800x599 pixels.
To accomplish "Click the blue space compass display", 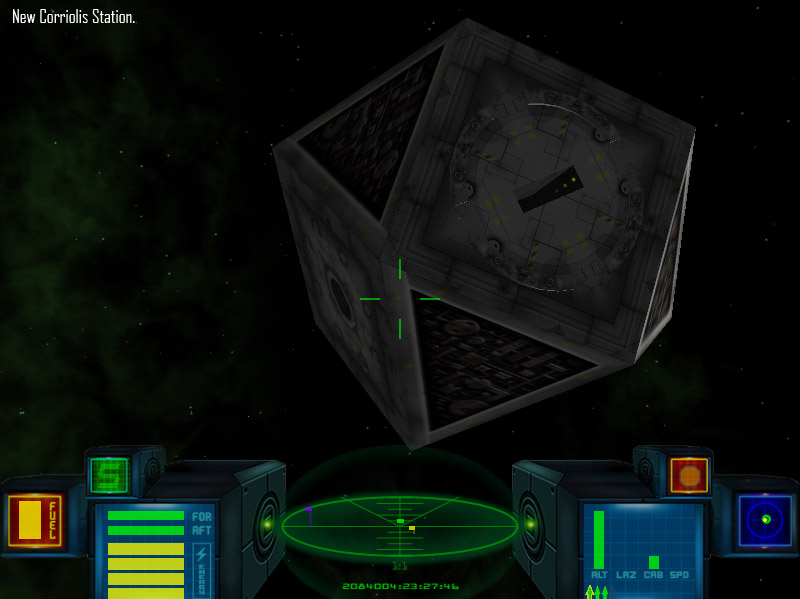I will [x=765, y=520].
